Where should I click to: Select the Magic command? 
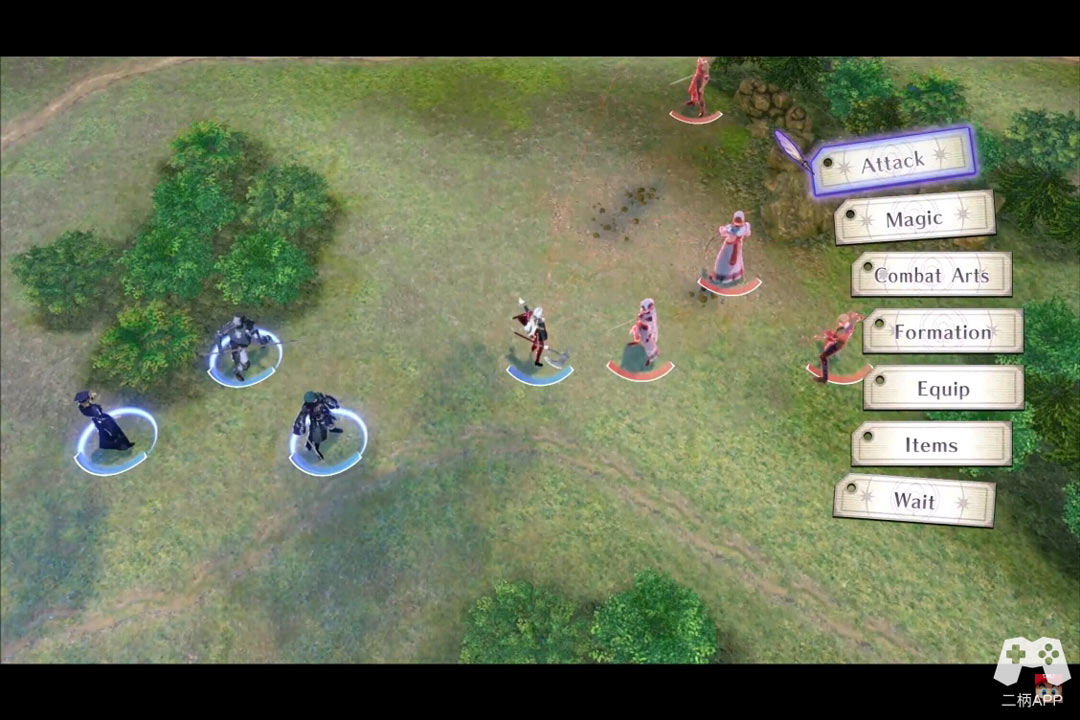(914, 218)
